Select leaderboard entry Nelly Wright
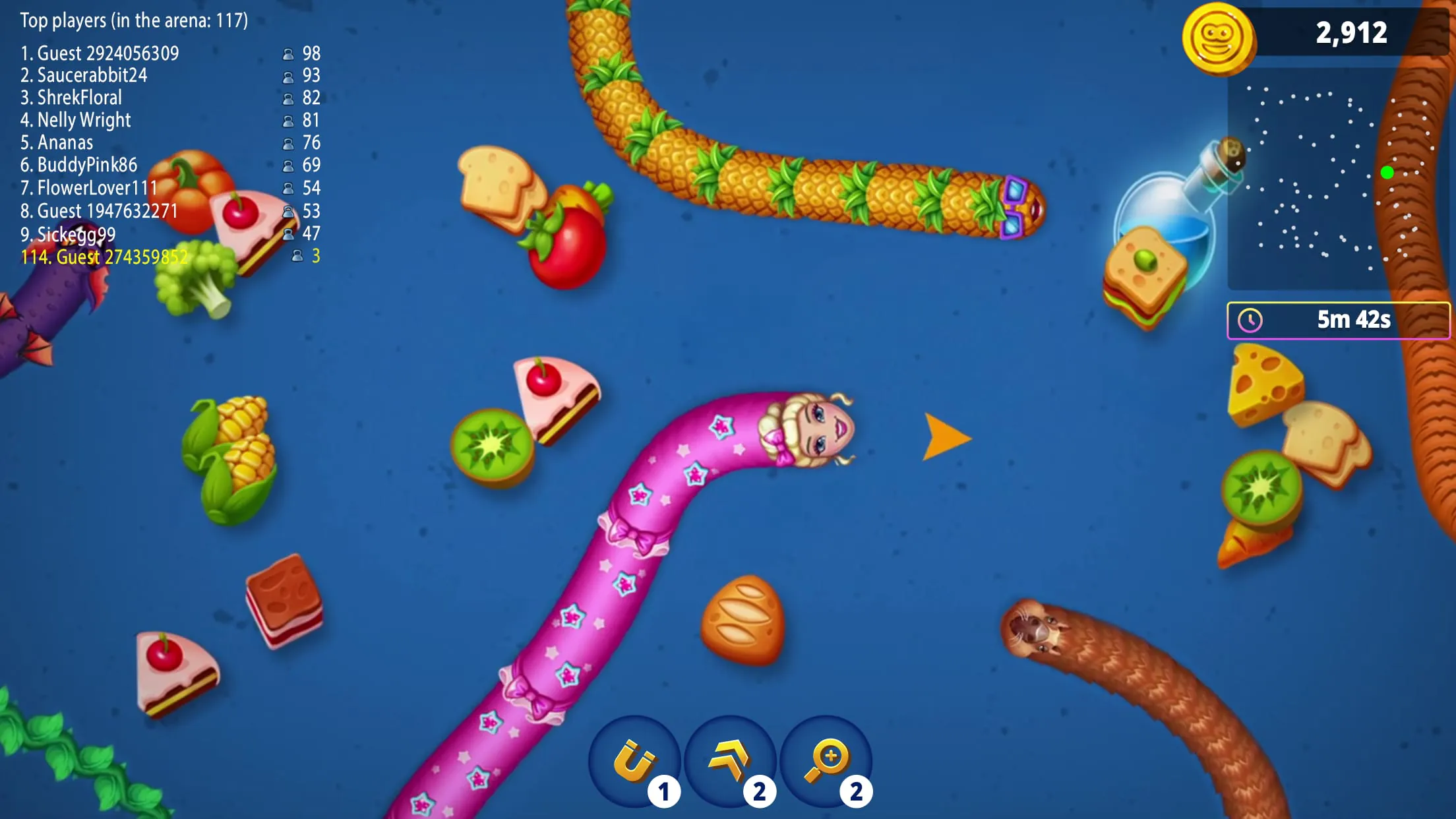 [x=76, y=121]
